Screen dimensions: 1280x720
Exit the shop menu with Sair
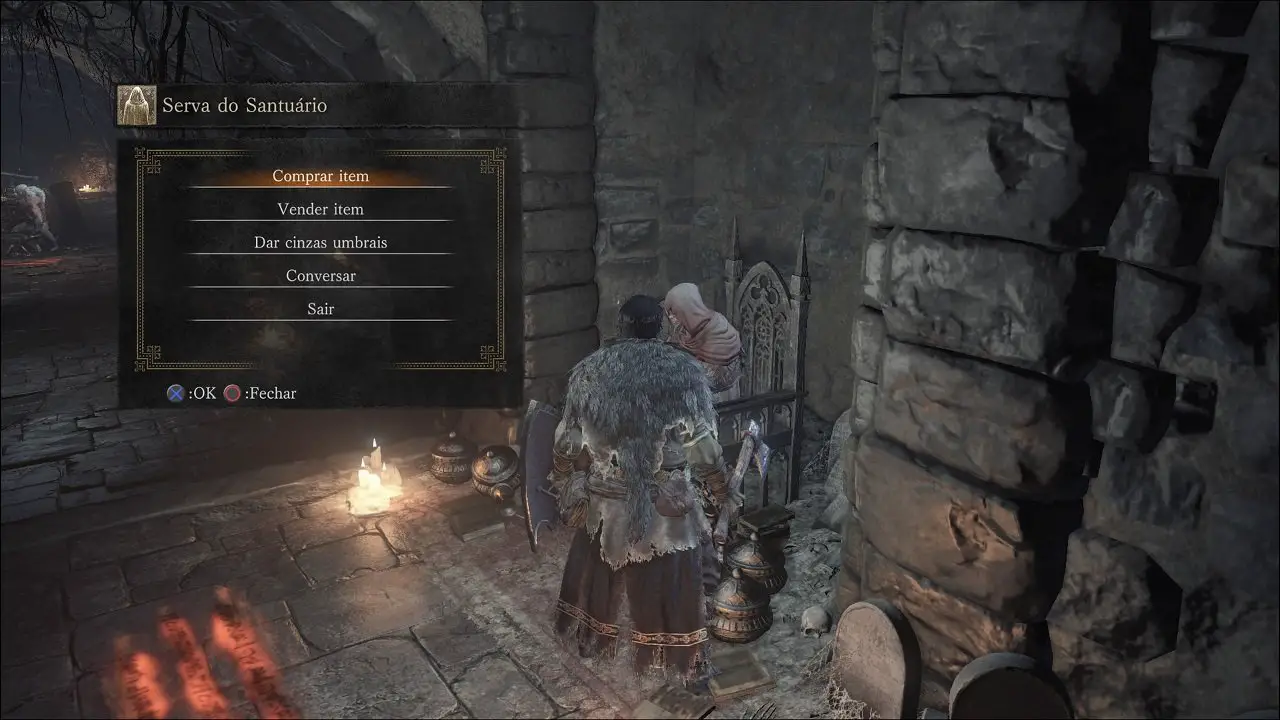[x=321, y=309]
